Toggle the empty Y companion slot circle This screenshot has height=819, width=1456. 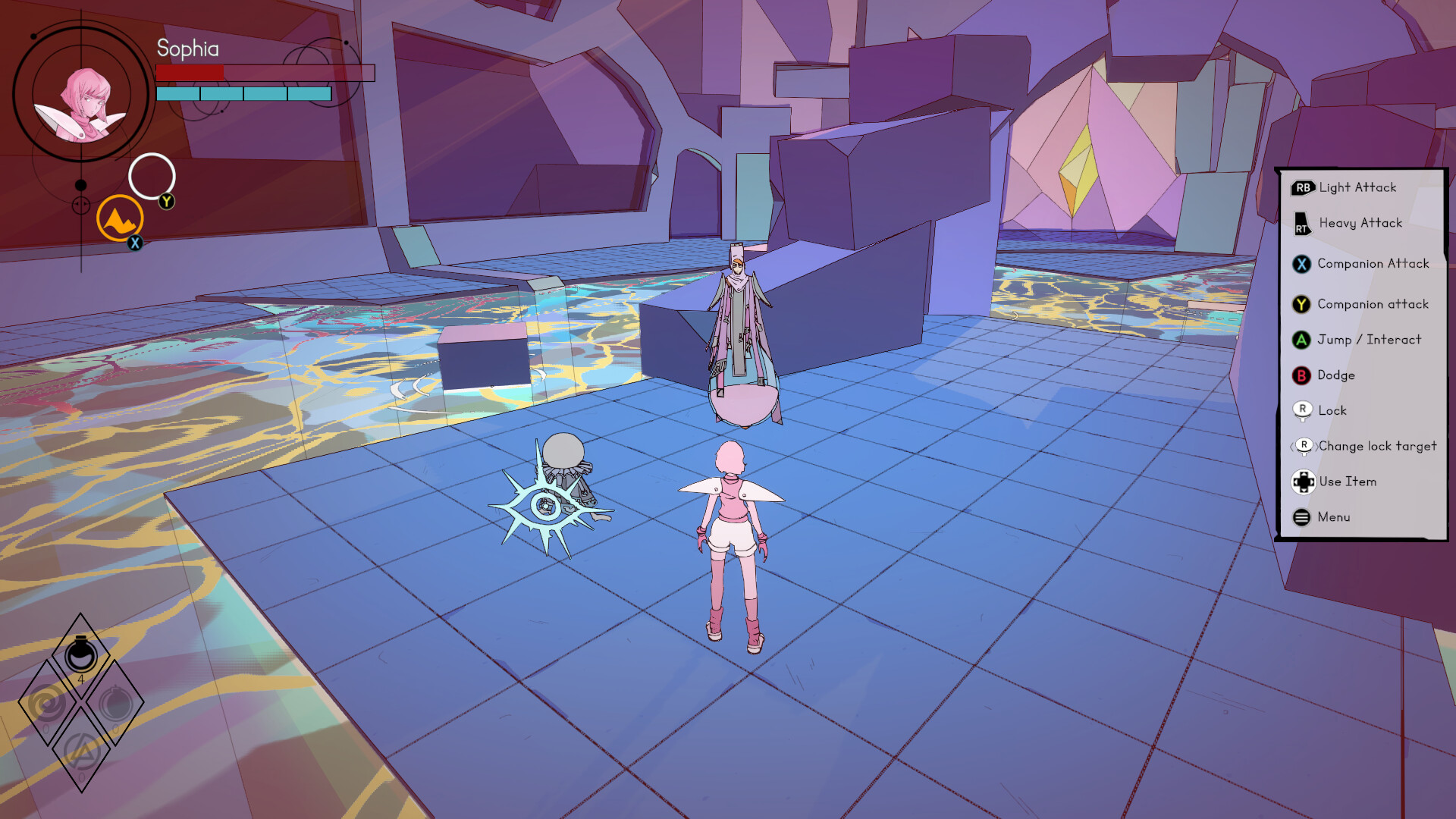tap(153, 176)
